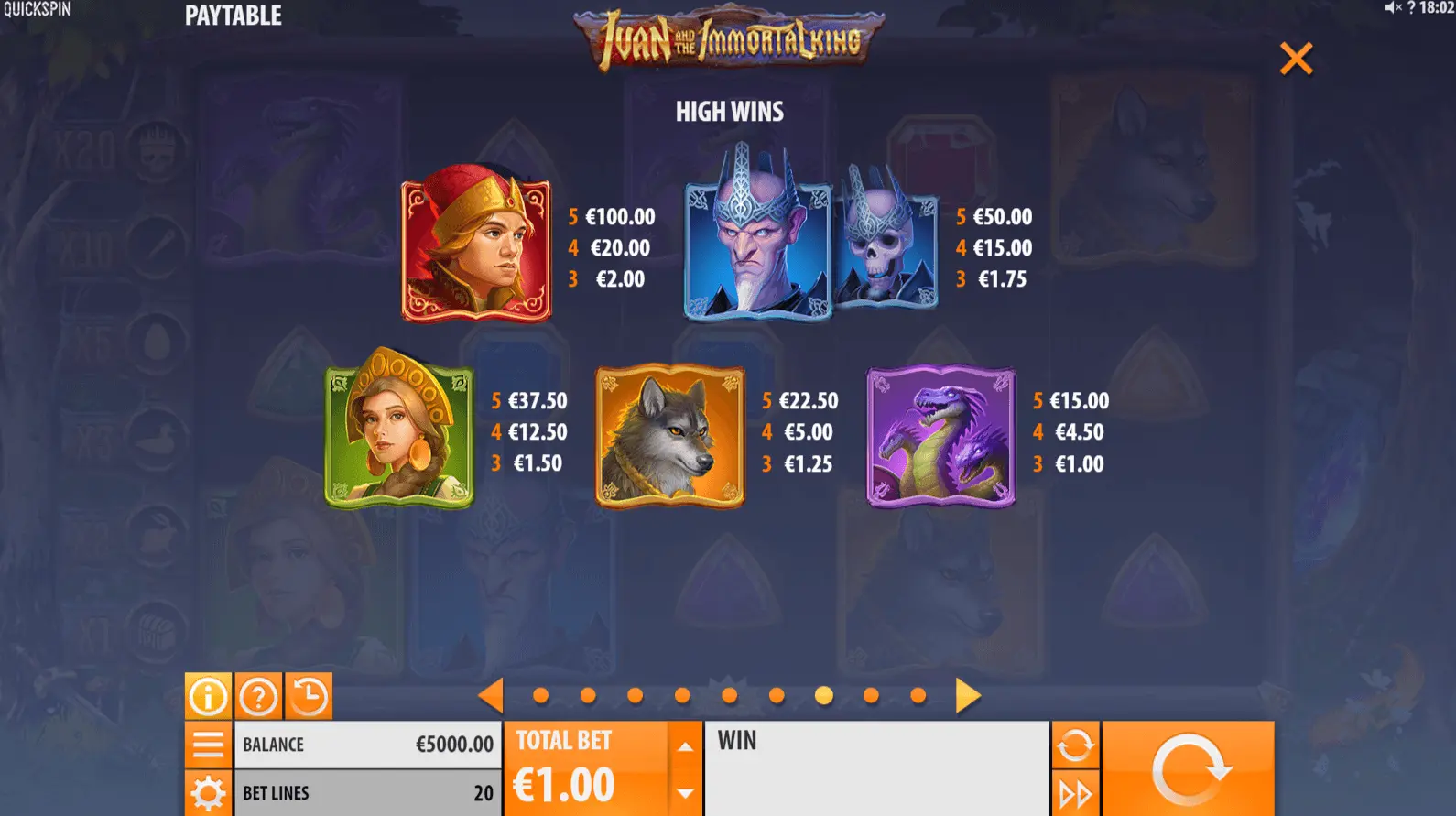Advance to the next paytable page
1456x816 pixels.
click(967, 696)
